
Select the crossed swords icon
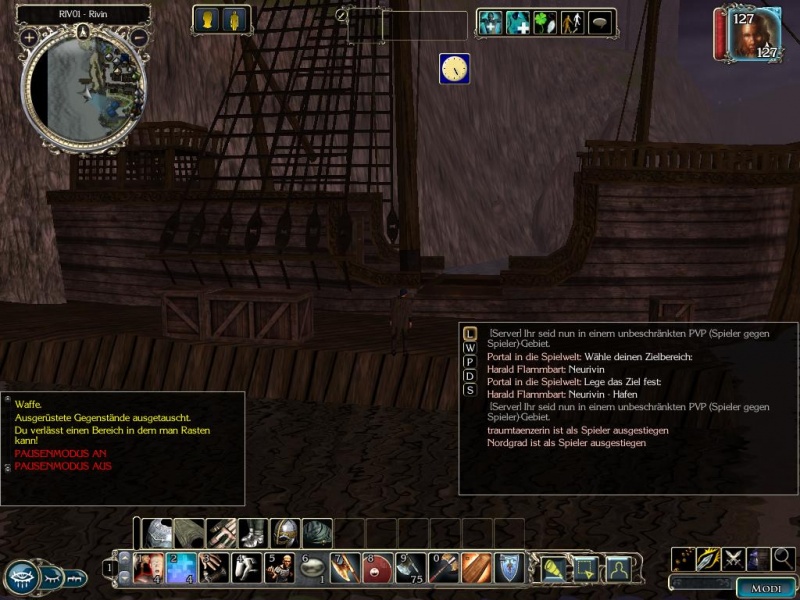[x=733, y=558]
